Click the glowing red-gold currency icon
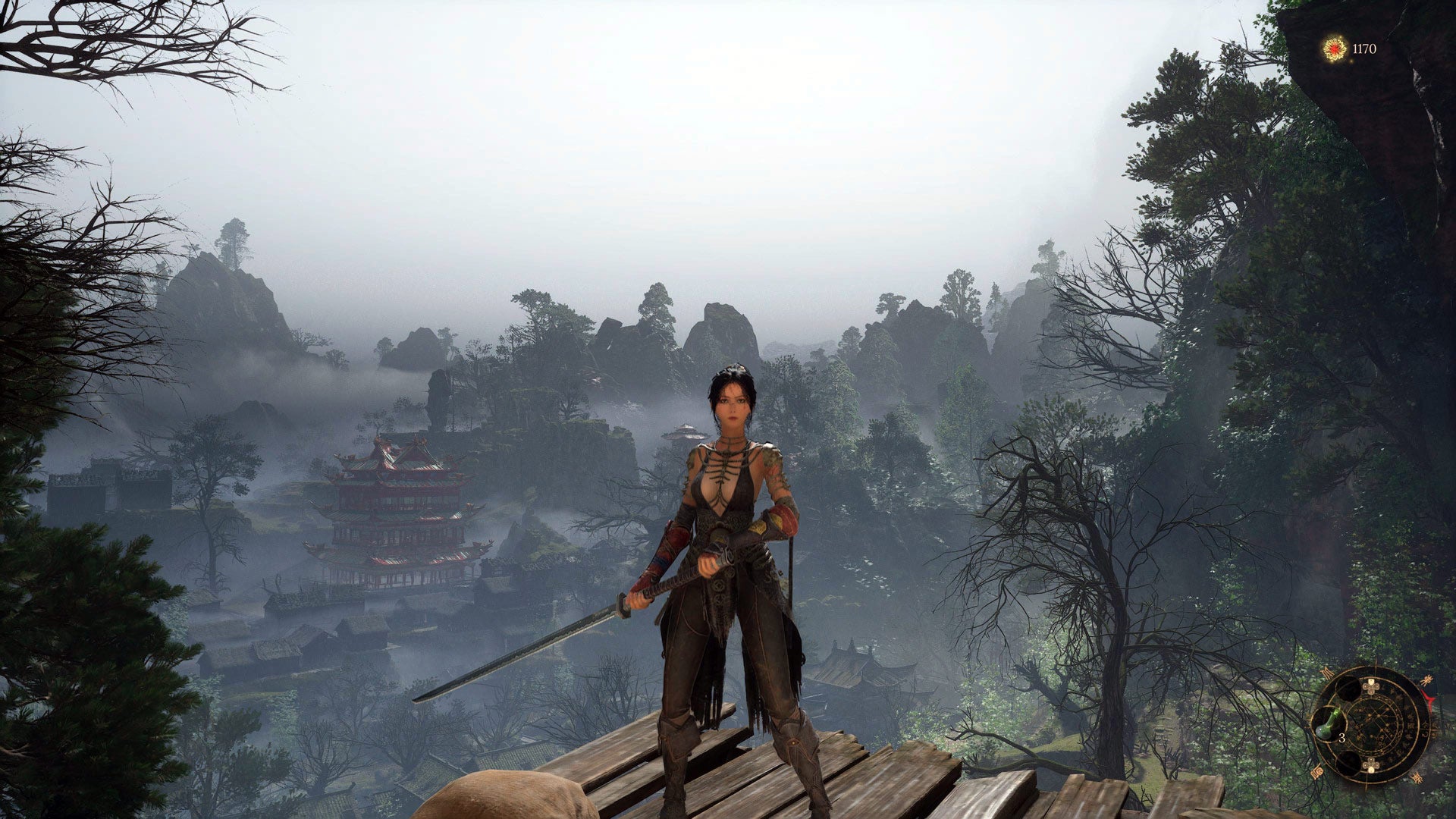 pos(1334,49)
